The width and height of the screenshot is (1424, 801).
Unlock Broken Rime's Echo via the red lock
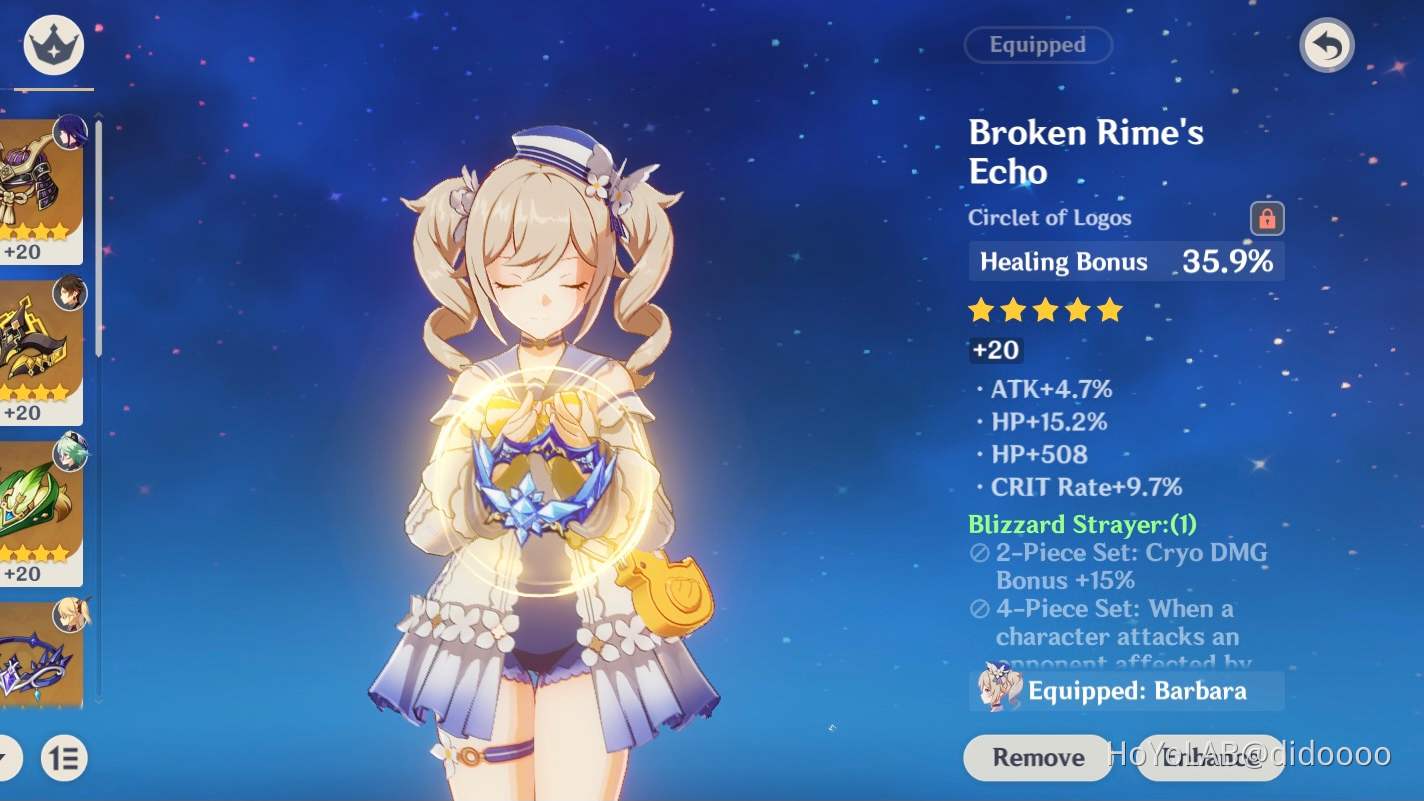[x=1268, y=218]
